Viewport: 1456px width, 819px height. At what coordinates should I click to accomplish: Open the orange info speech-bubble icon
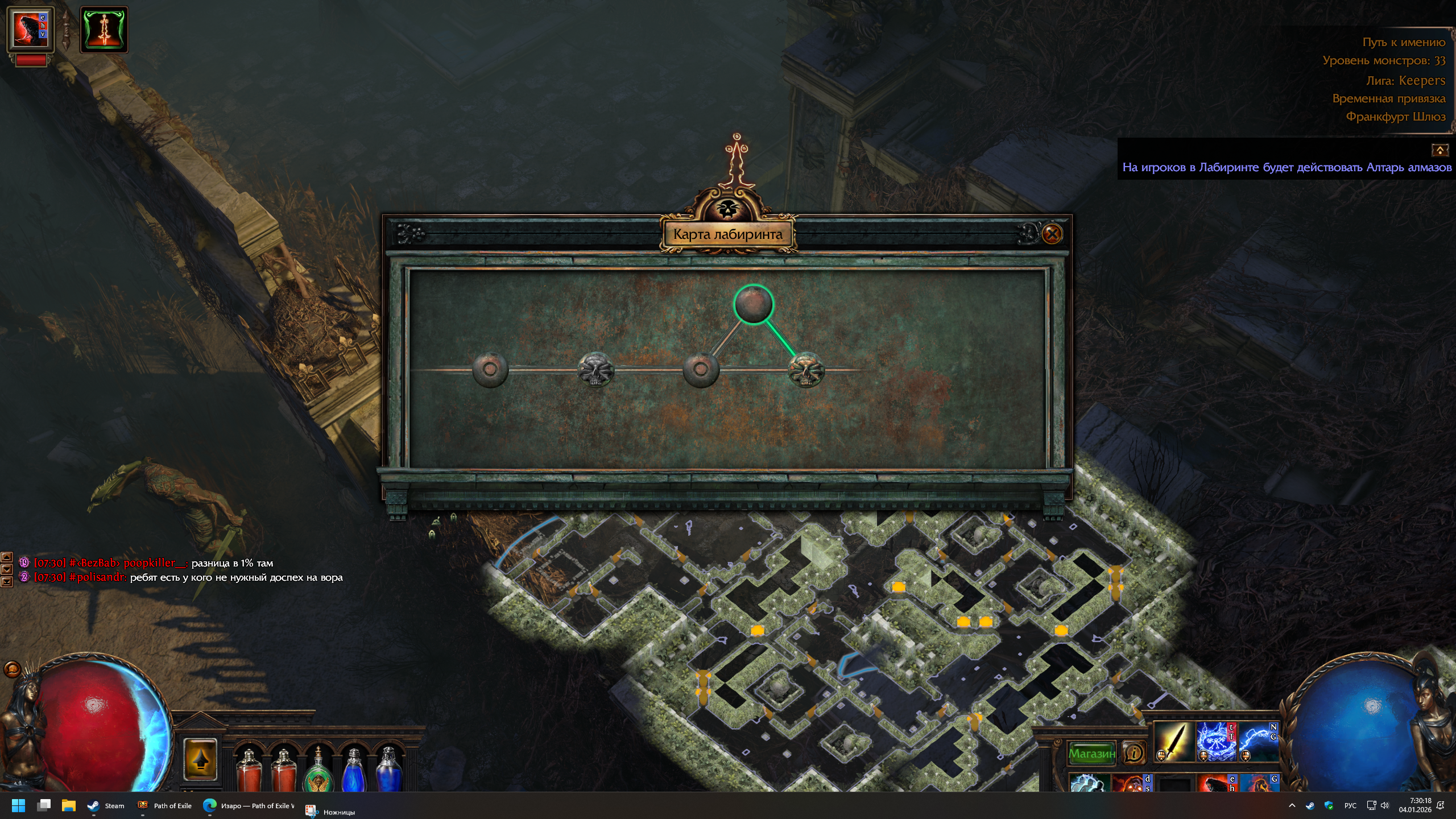pos(1134,754)
